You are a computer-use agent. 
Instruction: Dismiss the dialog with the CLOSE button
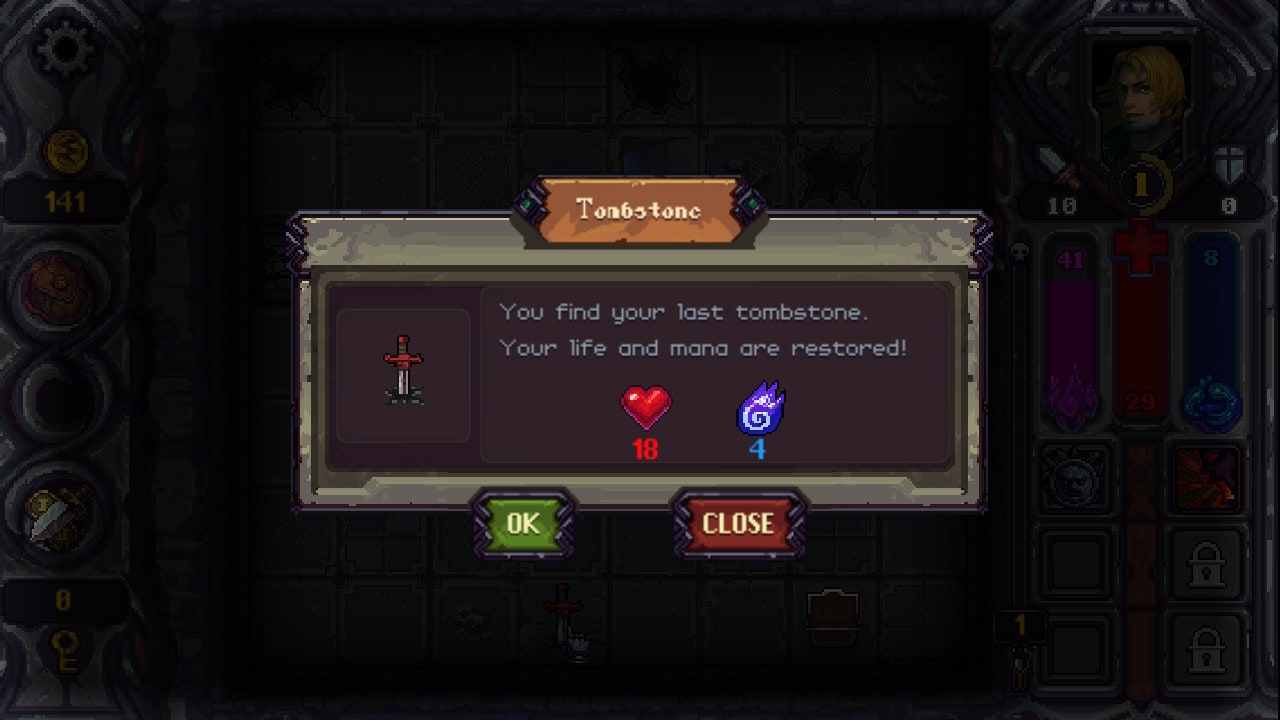click(x=739, y=522)
